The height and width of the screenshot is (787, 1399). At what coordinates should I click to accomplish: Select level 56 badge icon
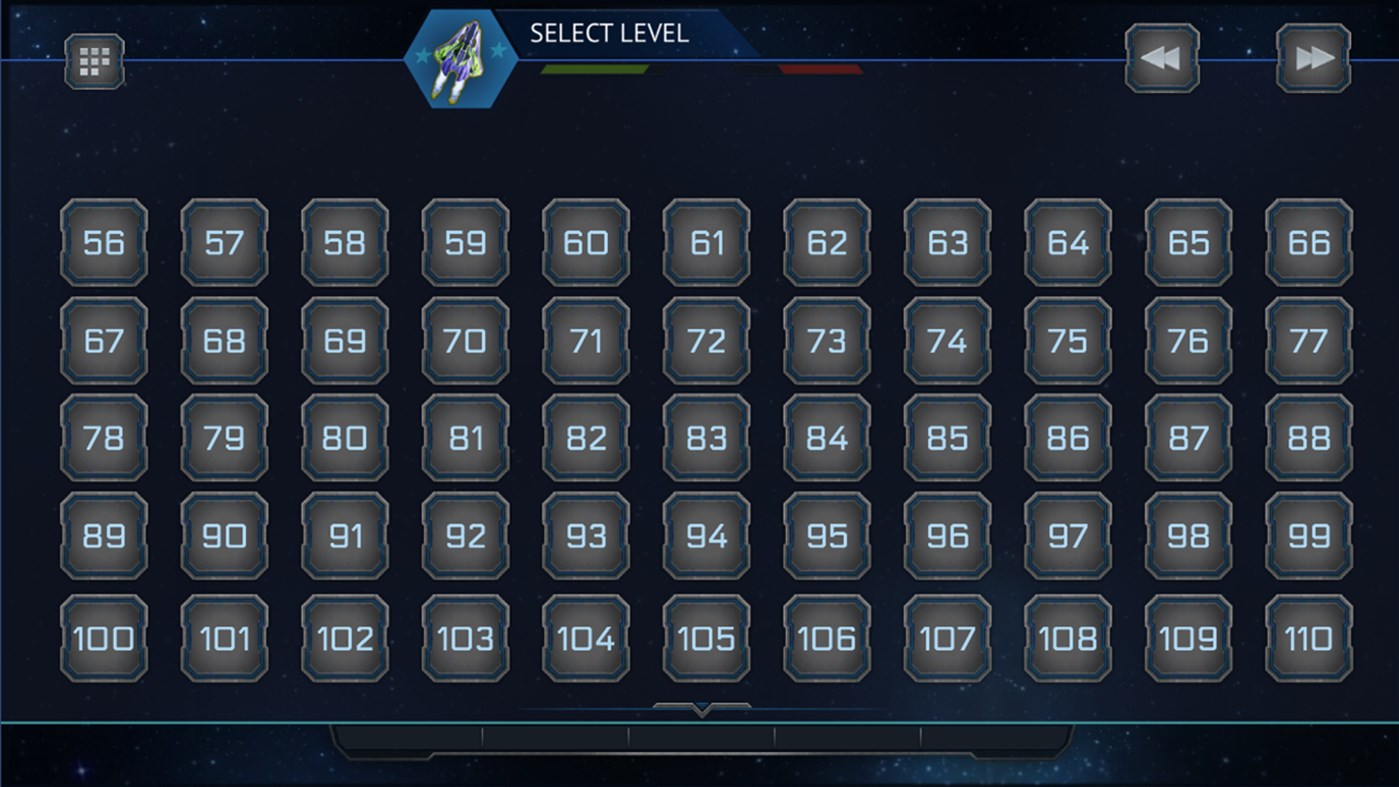point(103,241)
